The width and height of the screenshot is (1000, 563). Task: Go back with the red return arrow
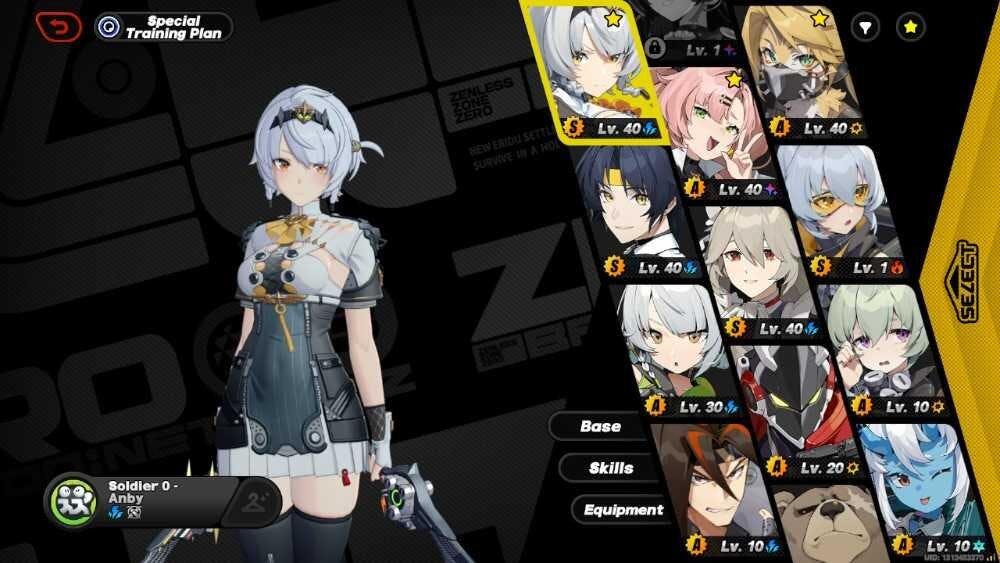click(58, 26)
